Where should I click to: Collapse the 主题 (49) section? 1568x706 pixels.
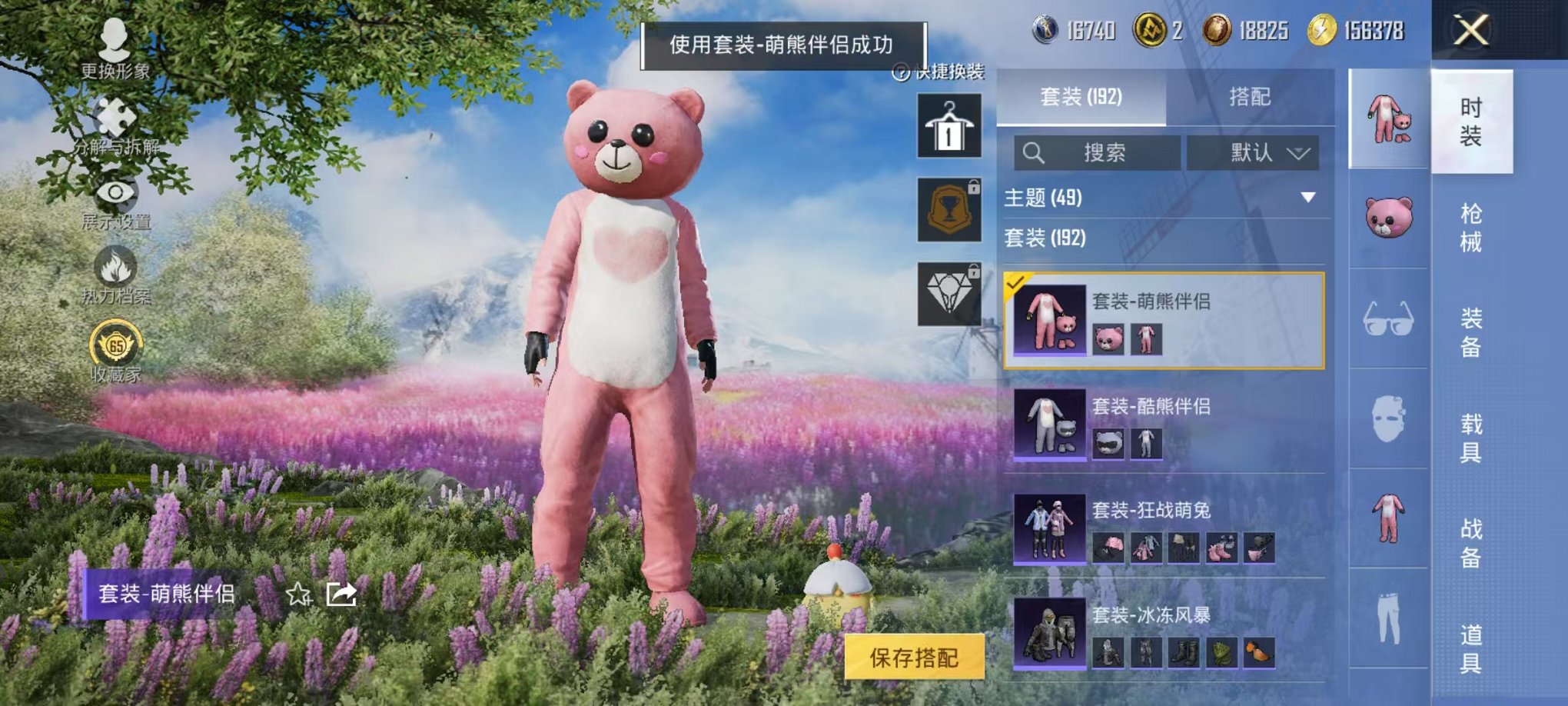1308,197
